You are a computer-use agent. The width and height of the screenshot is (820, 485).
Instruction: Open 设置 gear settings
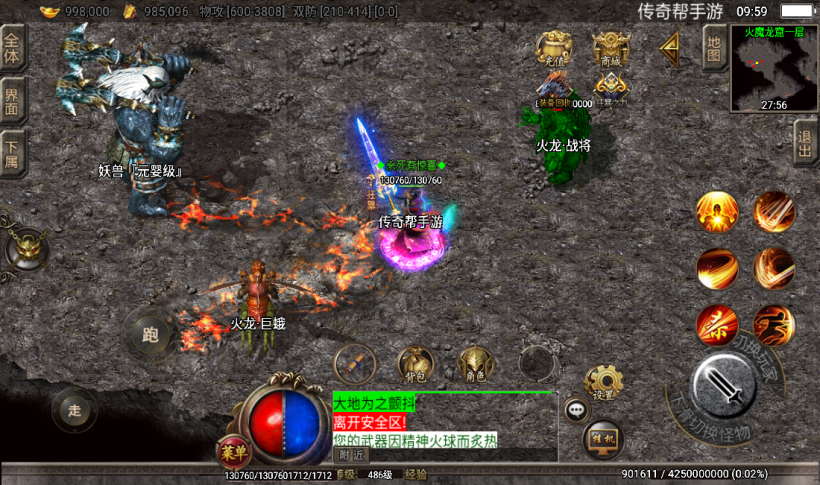click(603, 383)
